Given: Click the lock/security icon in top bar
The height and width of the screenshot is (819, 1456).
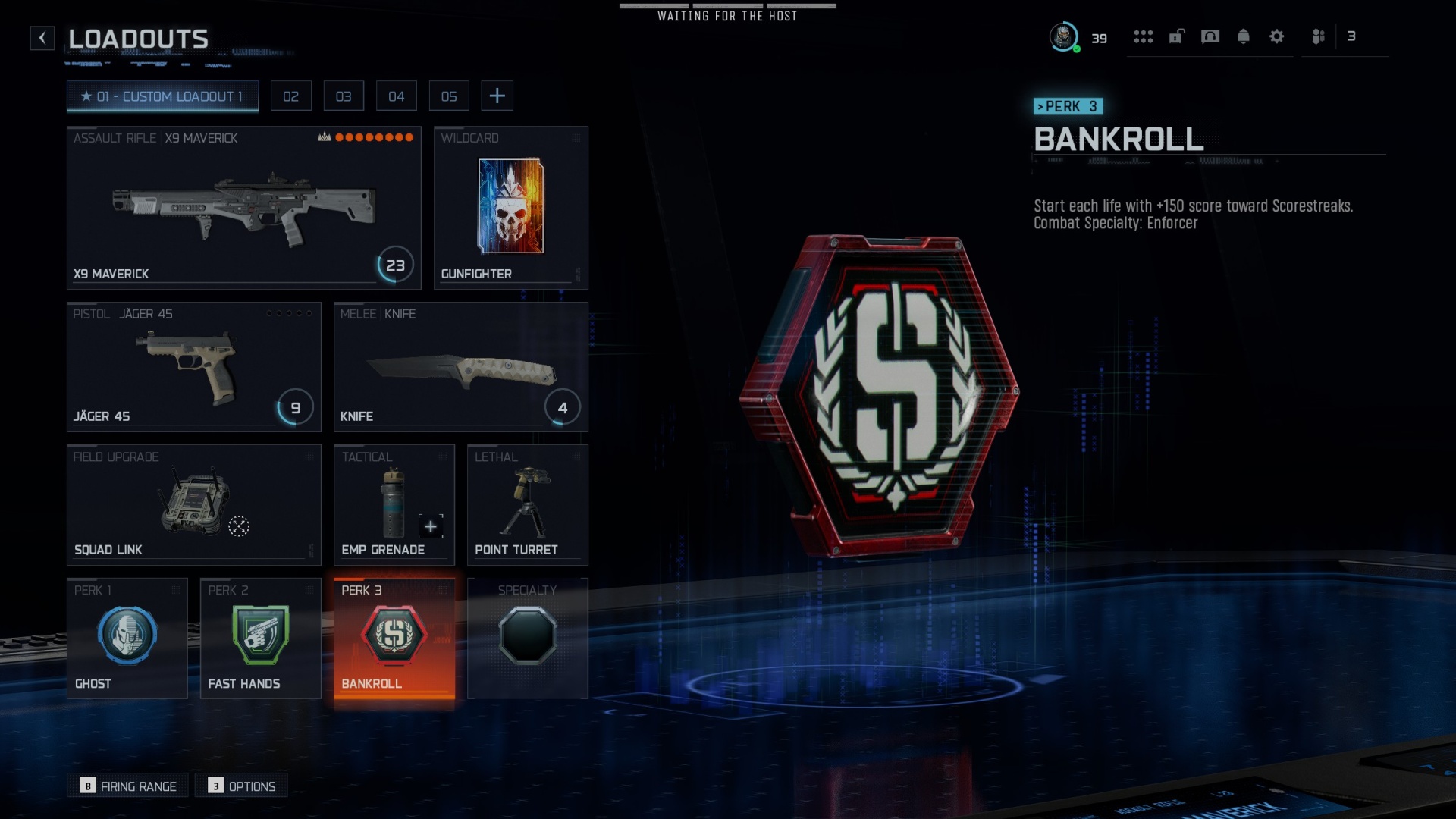Looking at the screenshot, I should pyautogui.click(x=1176, y=36).
